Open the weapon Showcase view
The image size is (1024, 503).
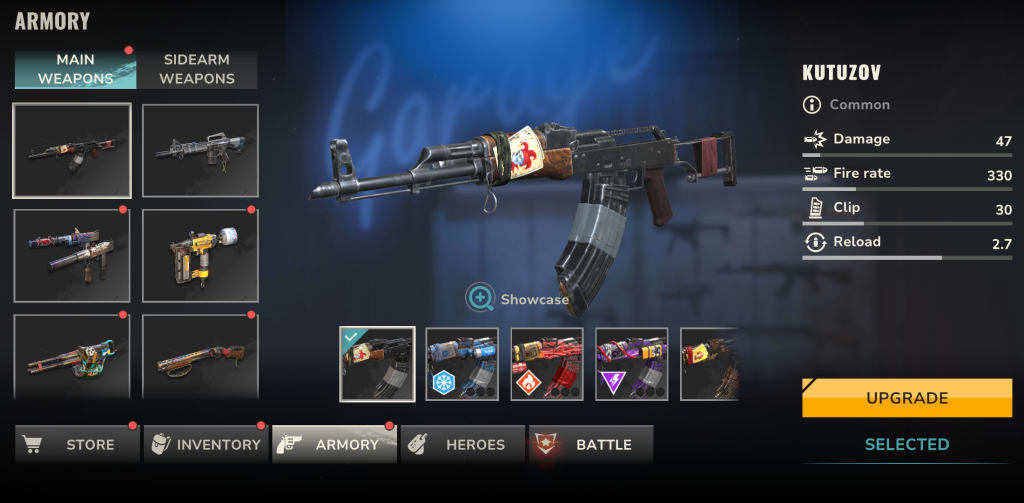point(517,298)
